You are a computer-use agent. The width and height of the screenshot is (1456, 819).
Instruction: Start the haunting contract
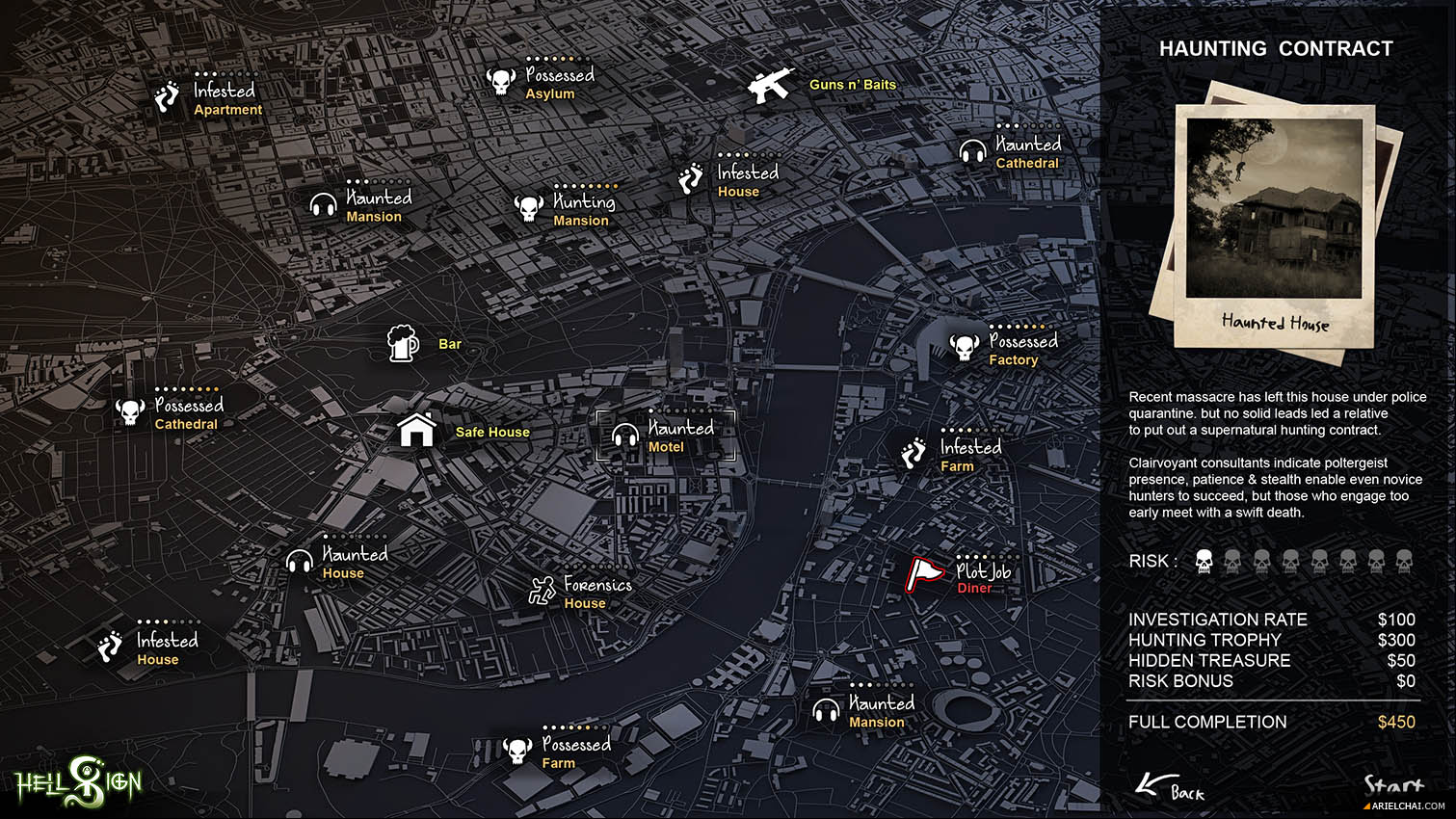pos(1393,786)
